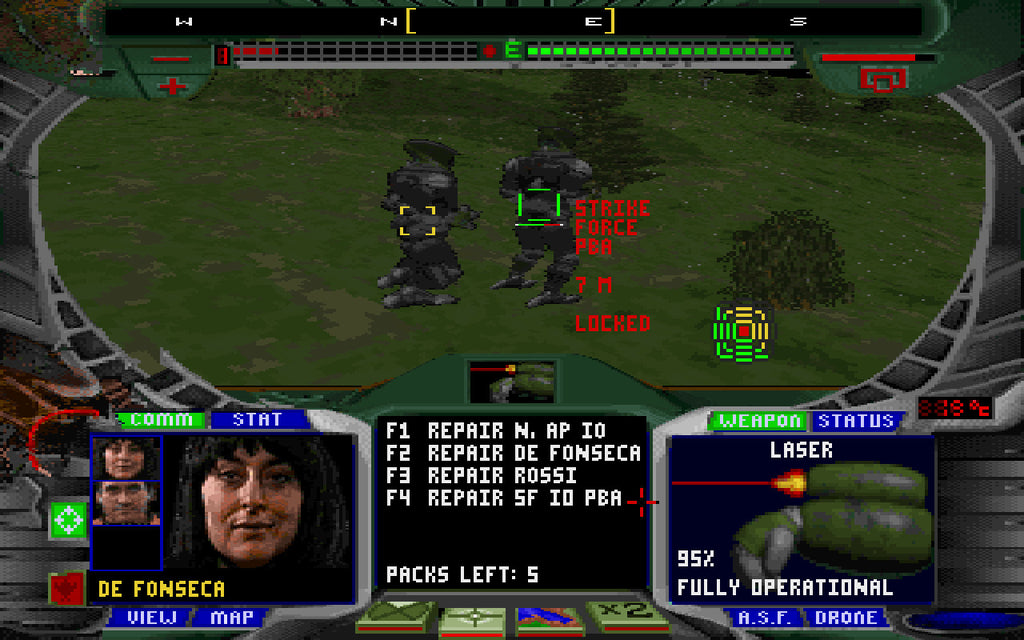Click the red plus icon under the compass
The width and height of the screenshot is (1024, 640).
(x=173, y=86)
